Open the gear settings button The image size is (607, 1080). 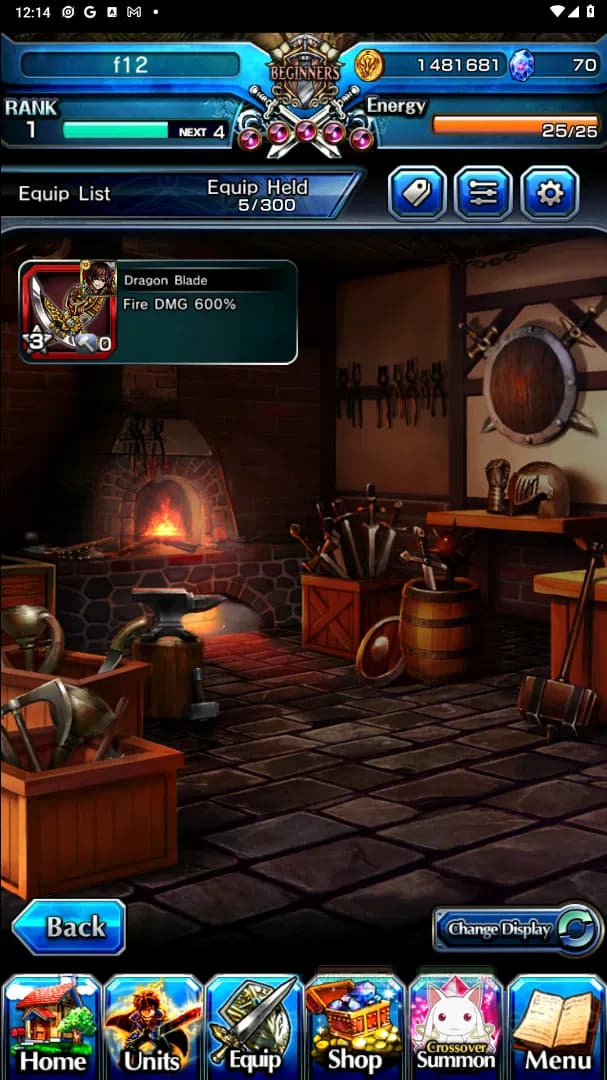coord(549,193)
